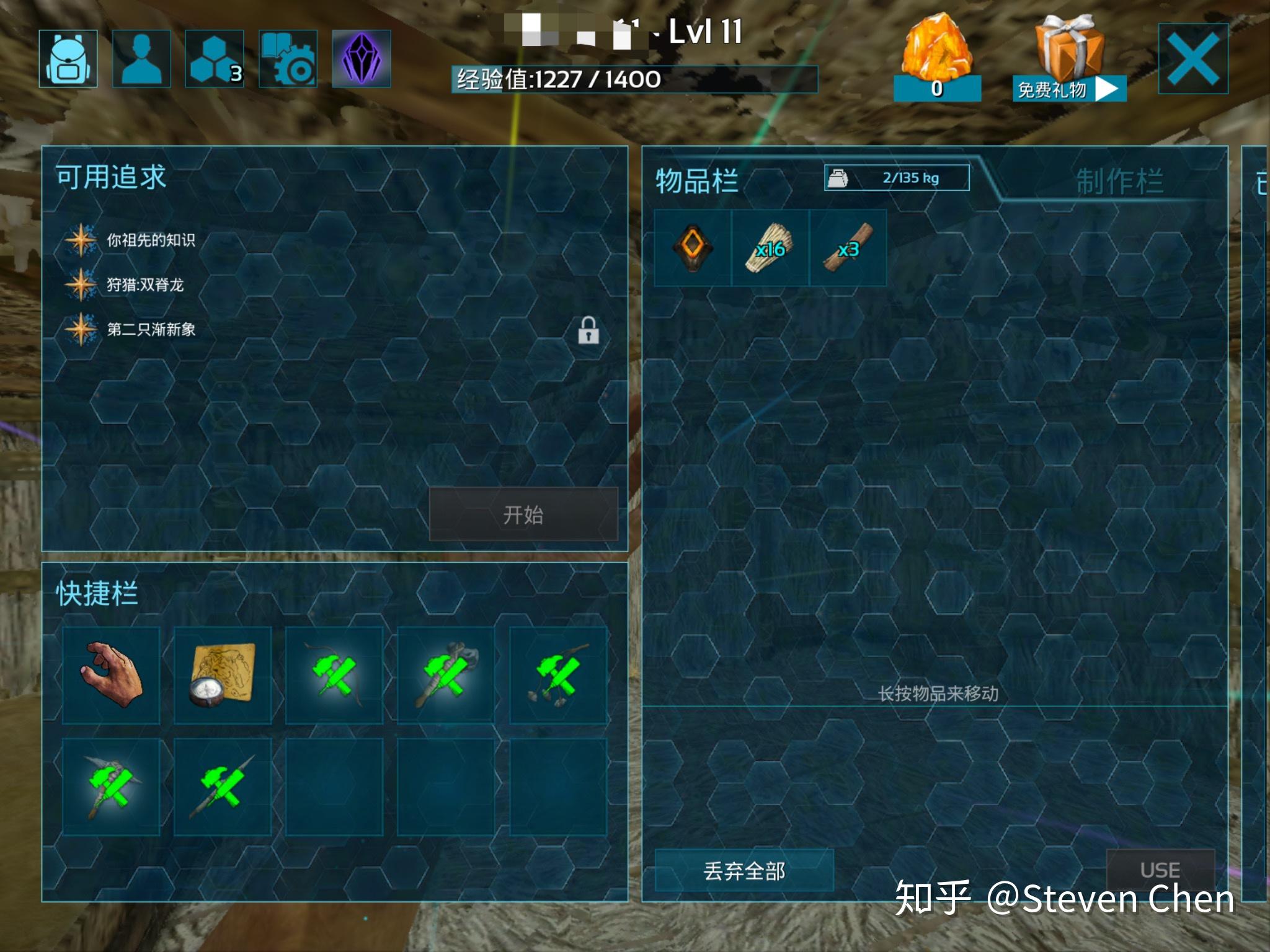Drop everything with 丢弃全部

[x=744, y=871]
